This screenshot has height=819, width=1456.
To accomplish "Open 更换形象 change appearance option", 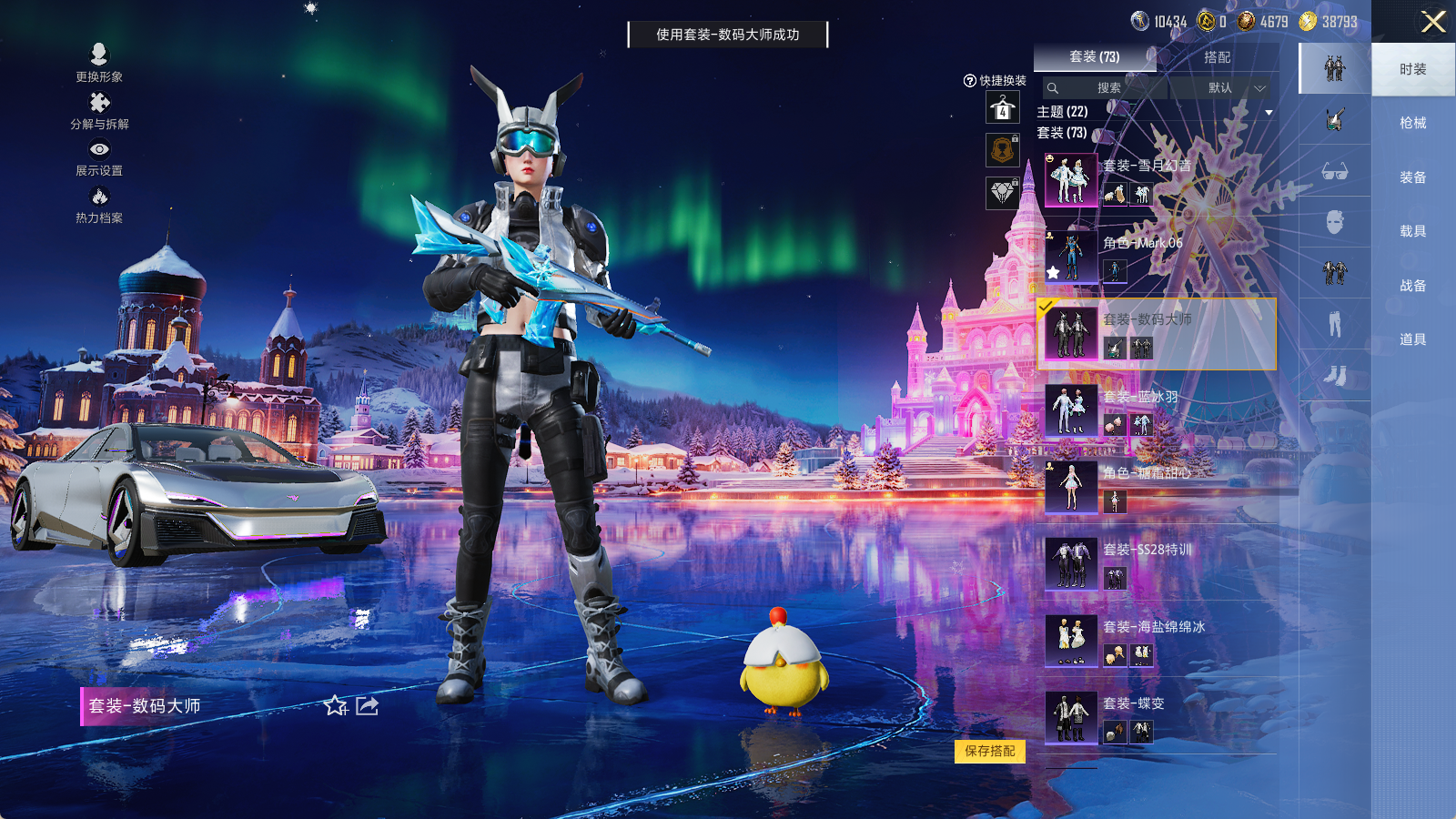I will coord(99,62).
